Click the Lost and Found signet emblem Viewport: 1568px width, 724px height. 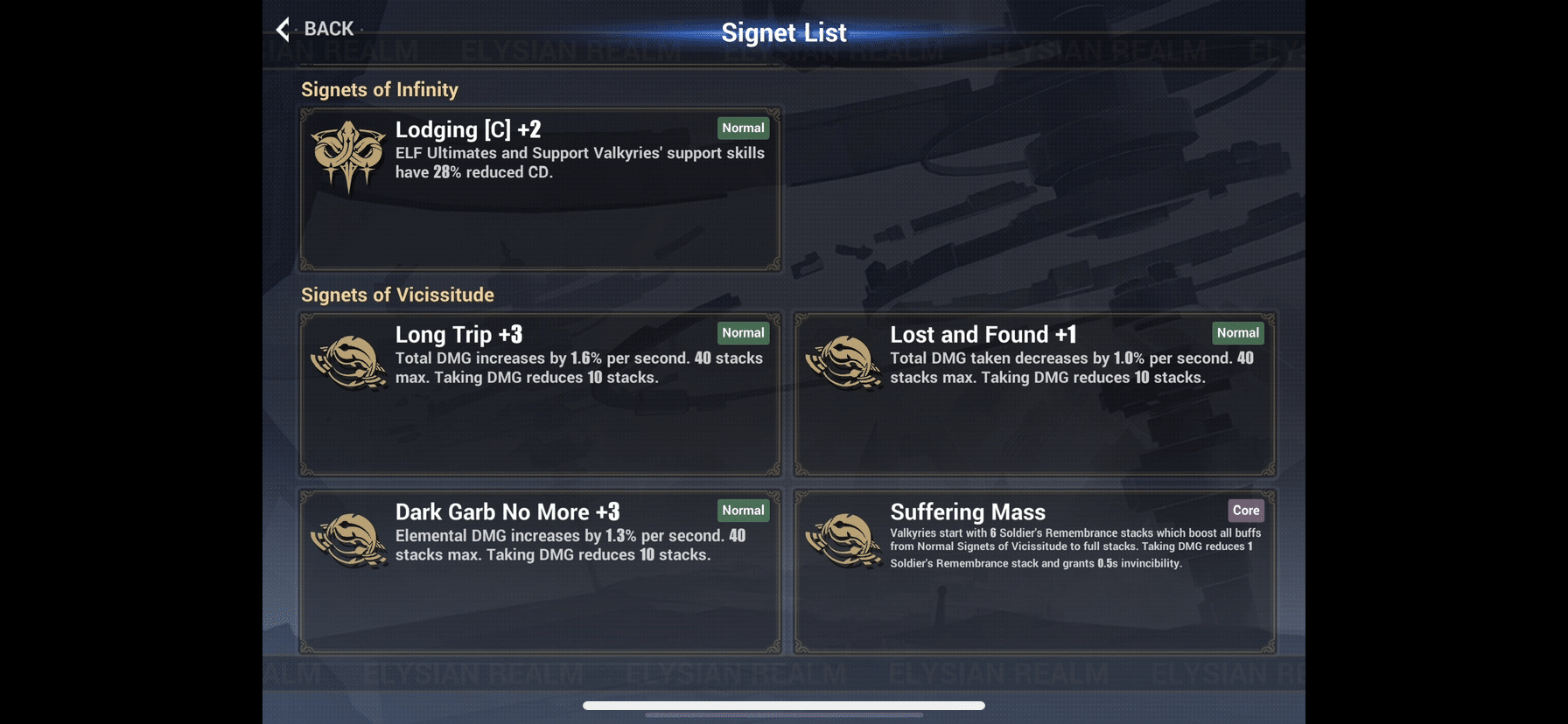[x=843, y=360]
